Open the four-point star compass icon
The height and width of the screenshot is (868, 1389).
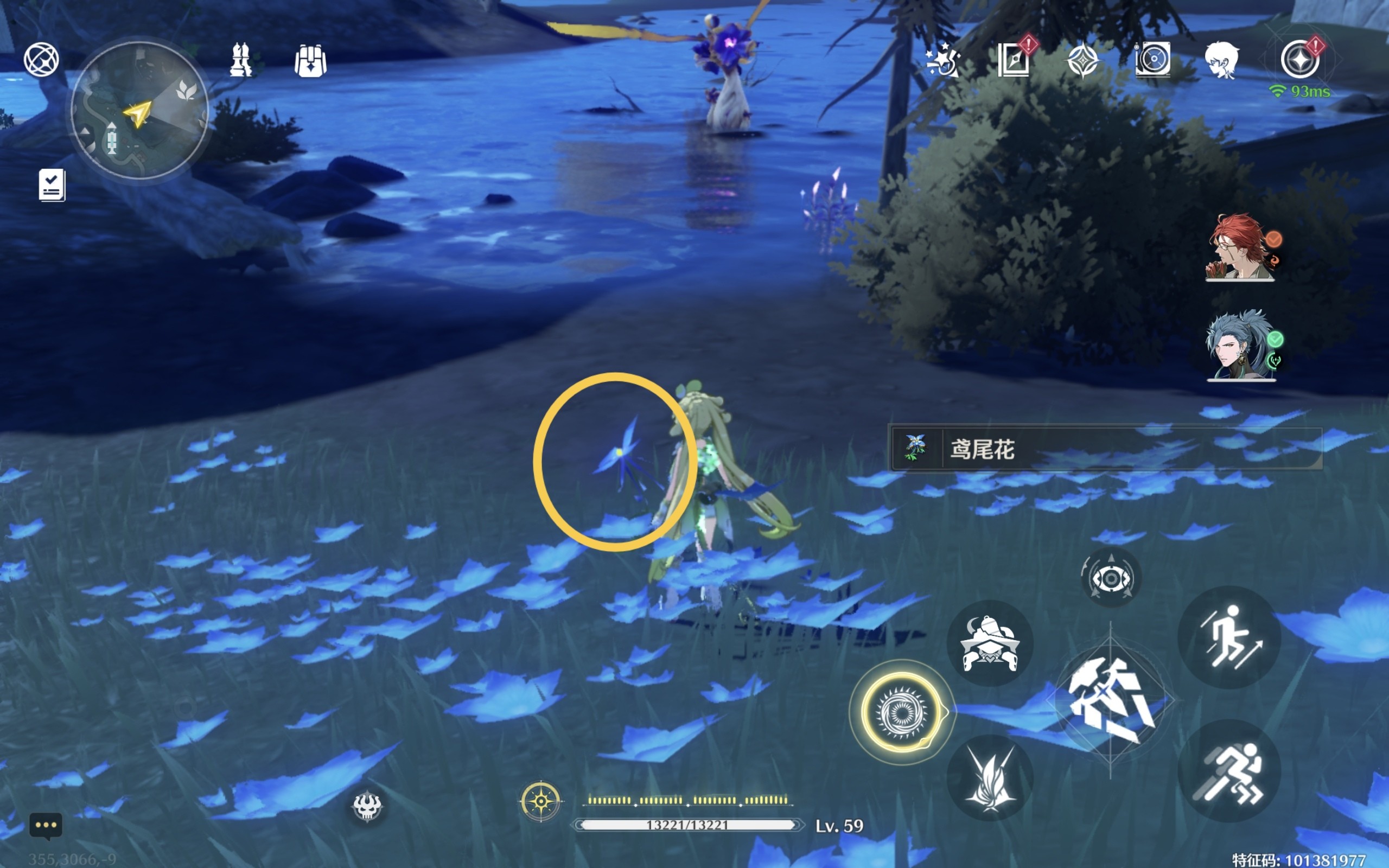[1082, 60]
